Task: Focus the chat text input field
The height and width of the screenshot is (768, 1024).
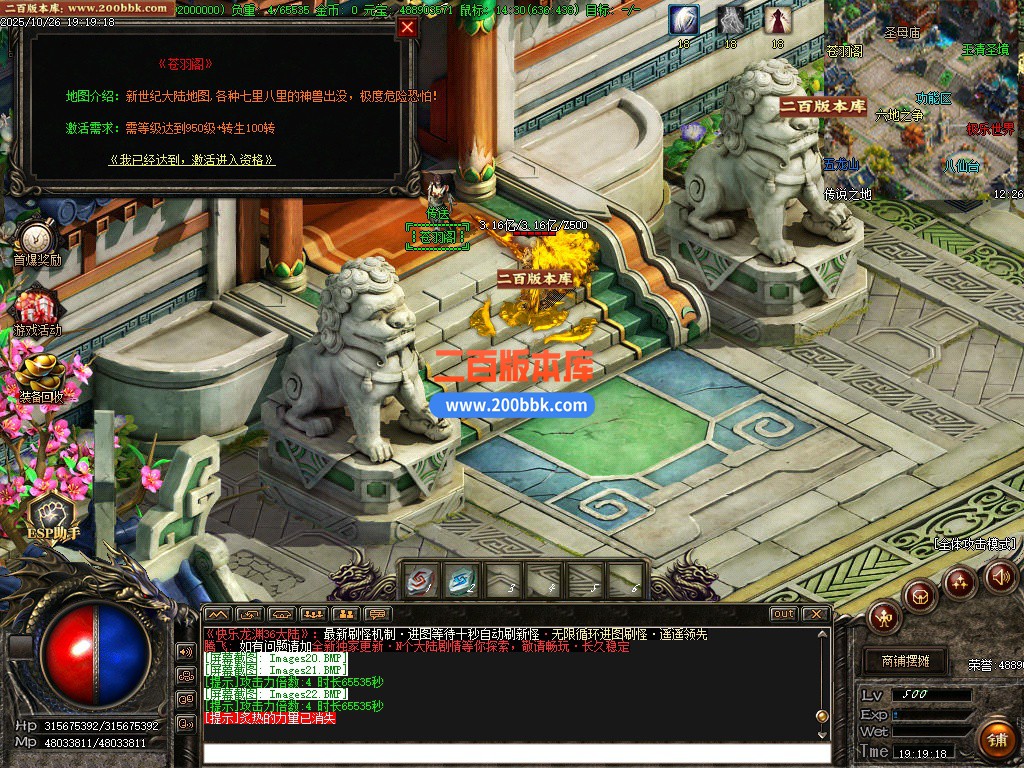Action: 515,753
